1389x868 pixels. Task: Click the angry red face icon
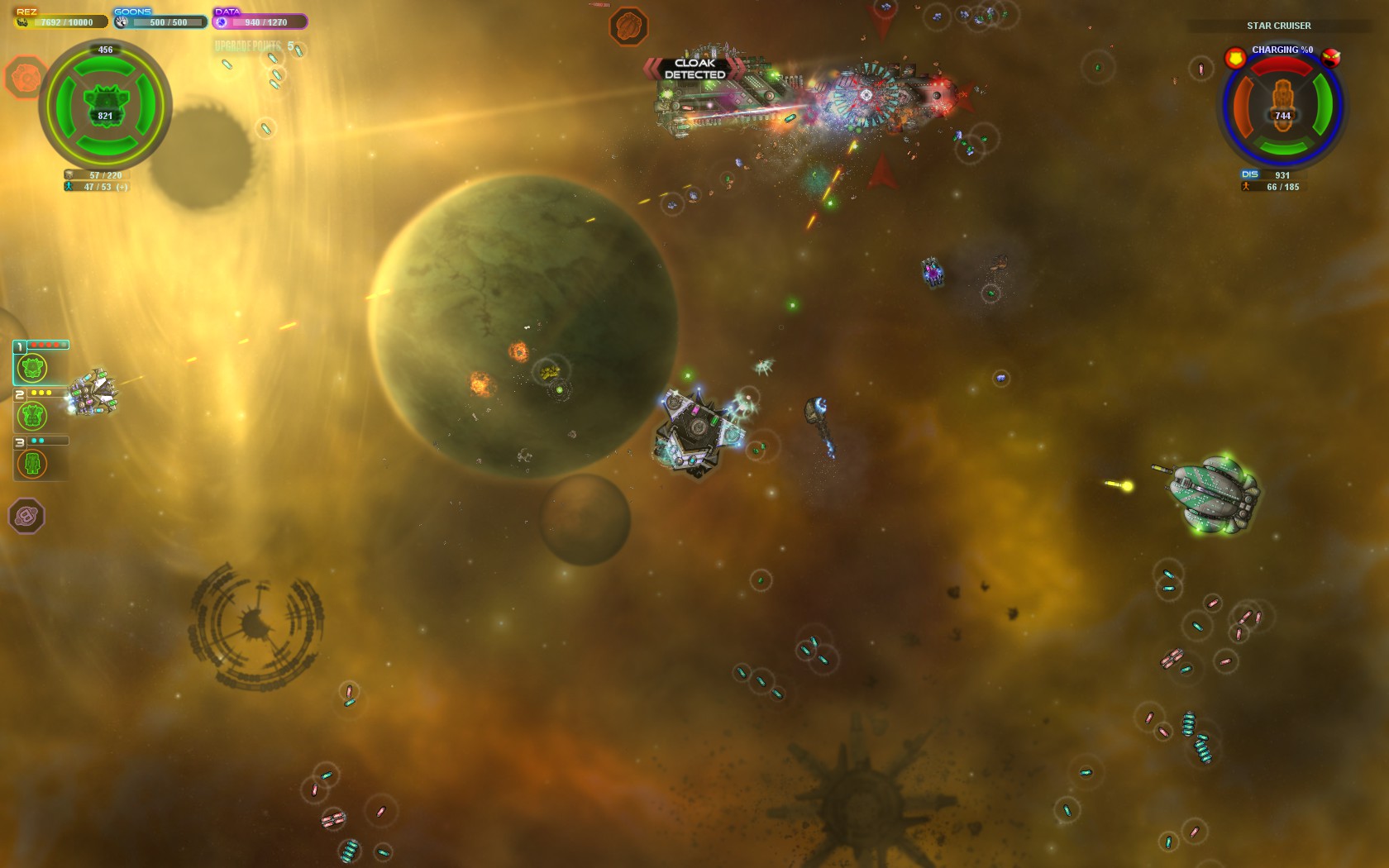[x=1330, y=57]
